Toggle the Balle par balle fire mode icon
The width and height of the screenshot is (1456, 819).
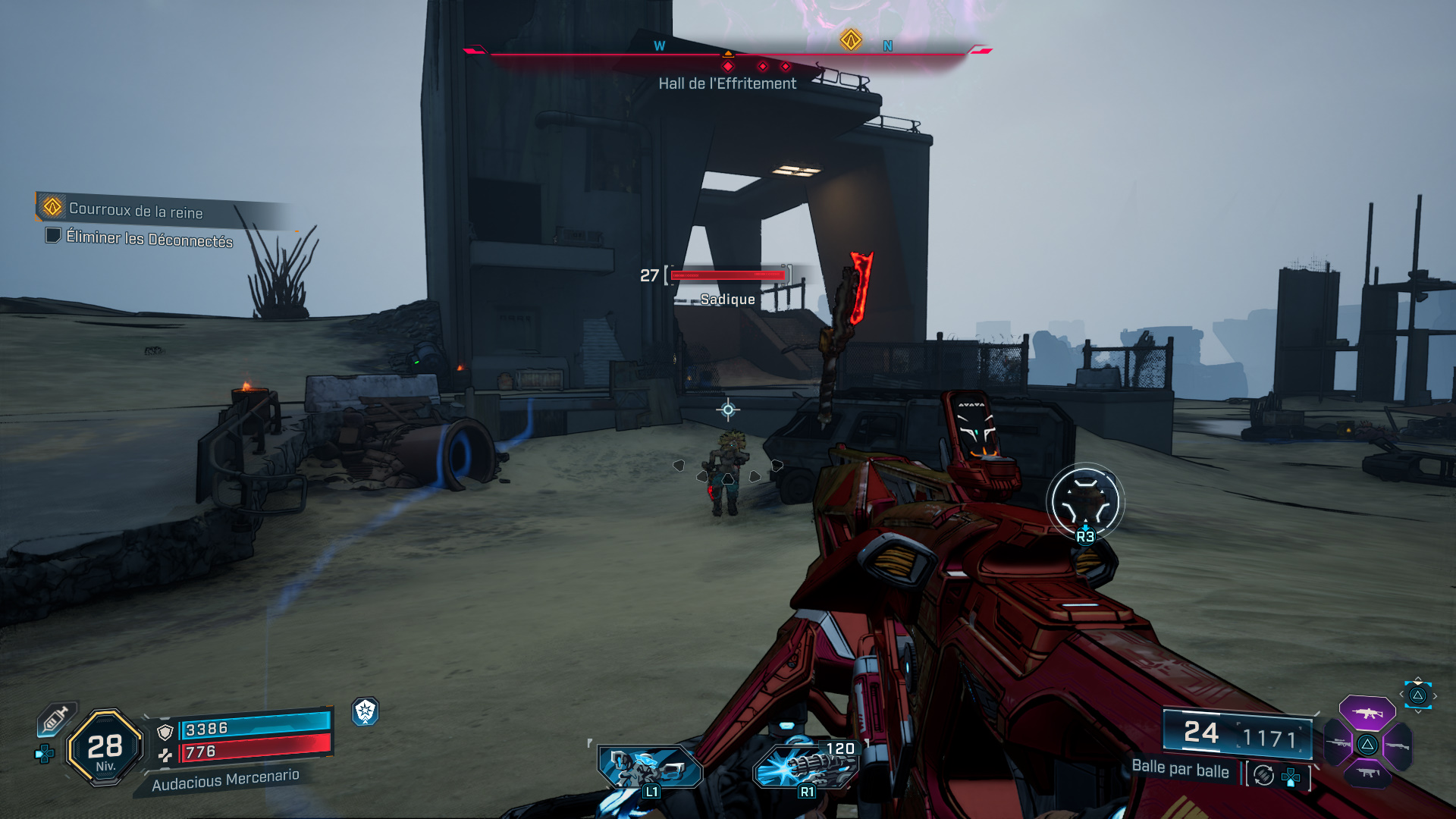coord(1263,775)
